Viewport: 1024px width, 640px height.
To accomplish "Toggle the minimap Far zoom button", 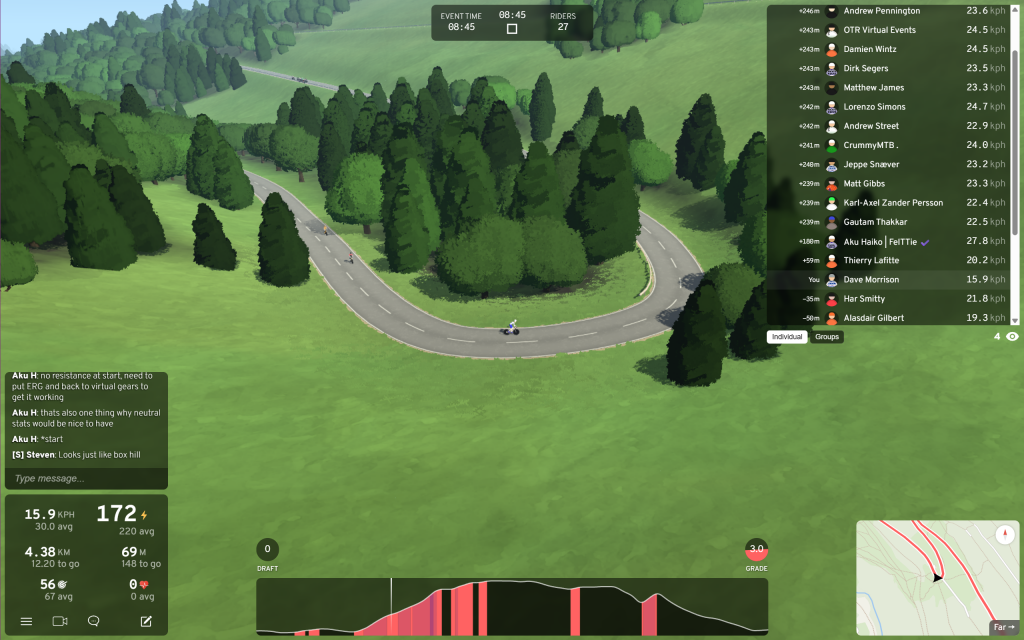I will [1003, 628].
